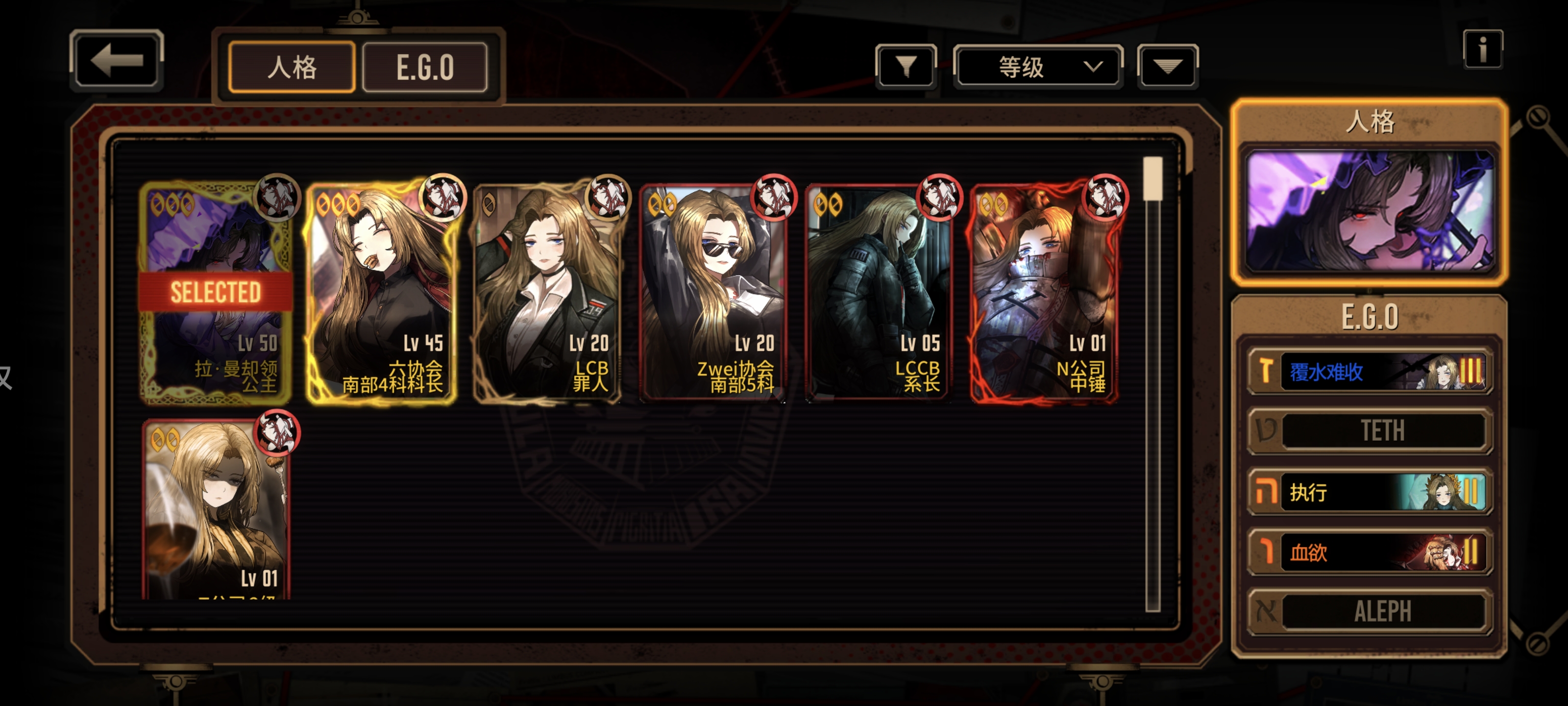Select the empty TETH E.G.O slot
The height and width of the screenshot is (706, 1568).
tap(1369, 430)
